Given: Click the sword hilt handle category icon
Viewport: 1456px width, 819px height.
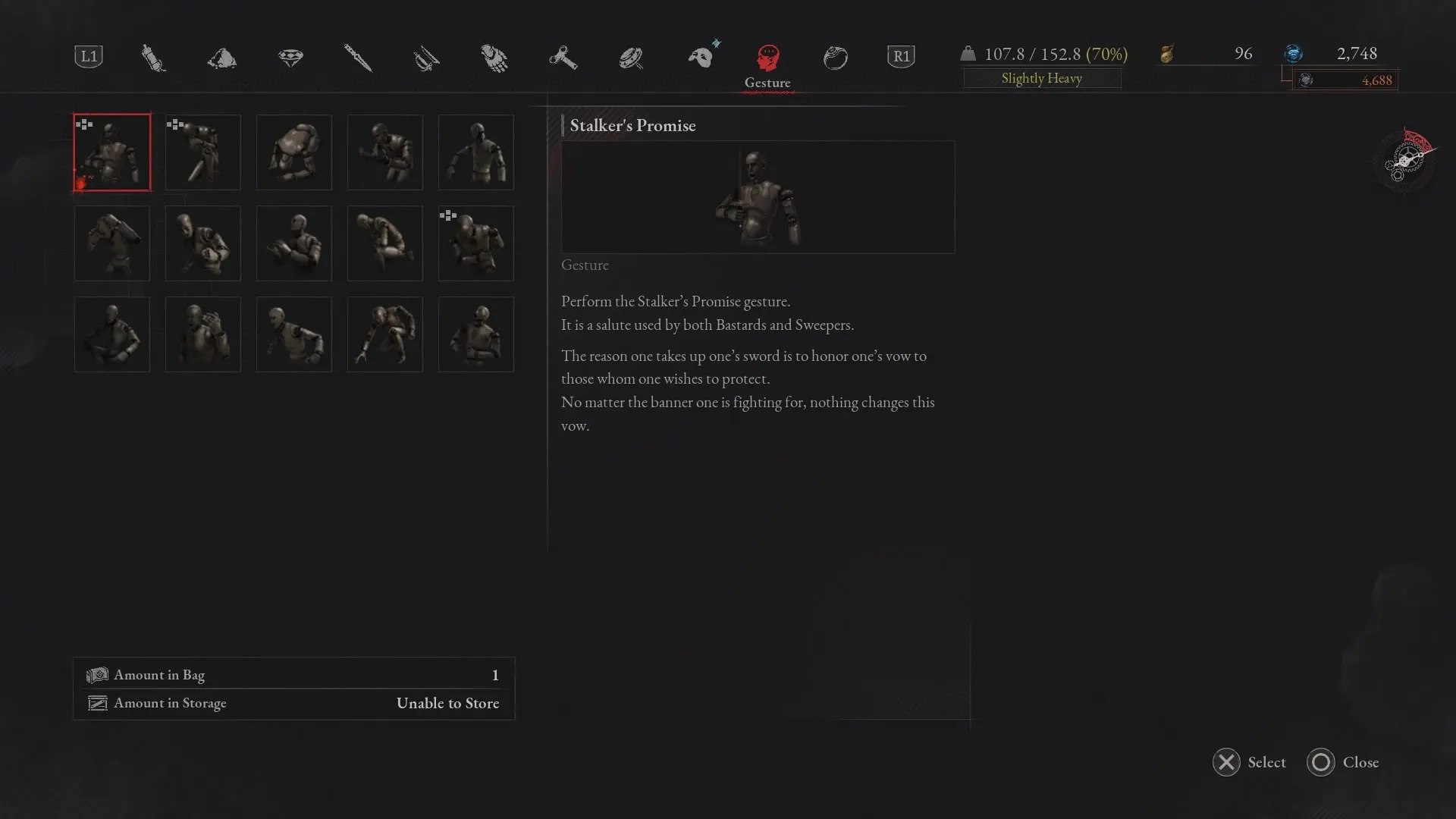Looking at the screenshot, I should click(x=426, y=57).
